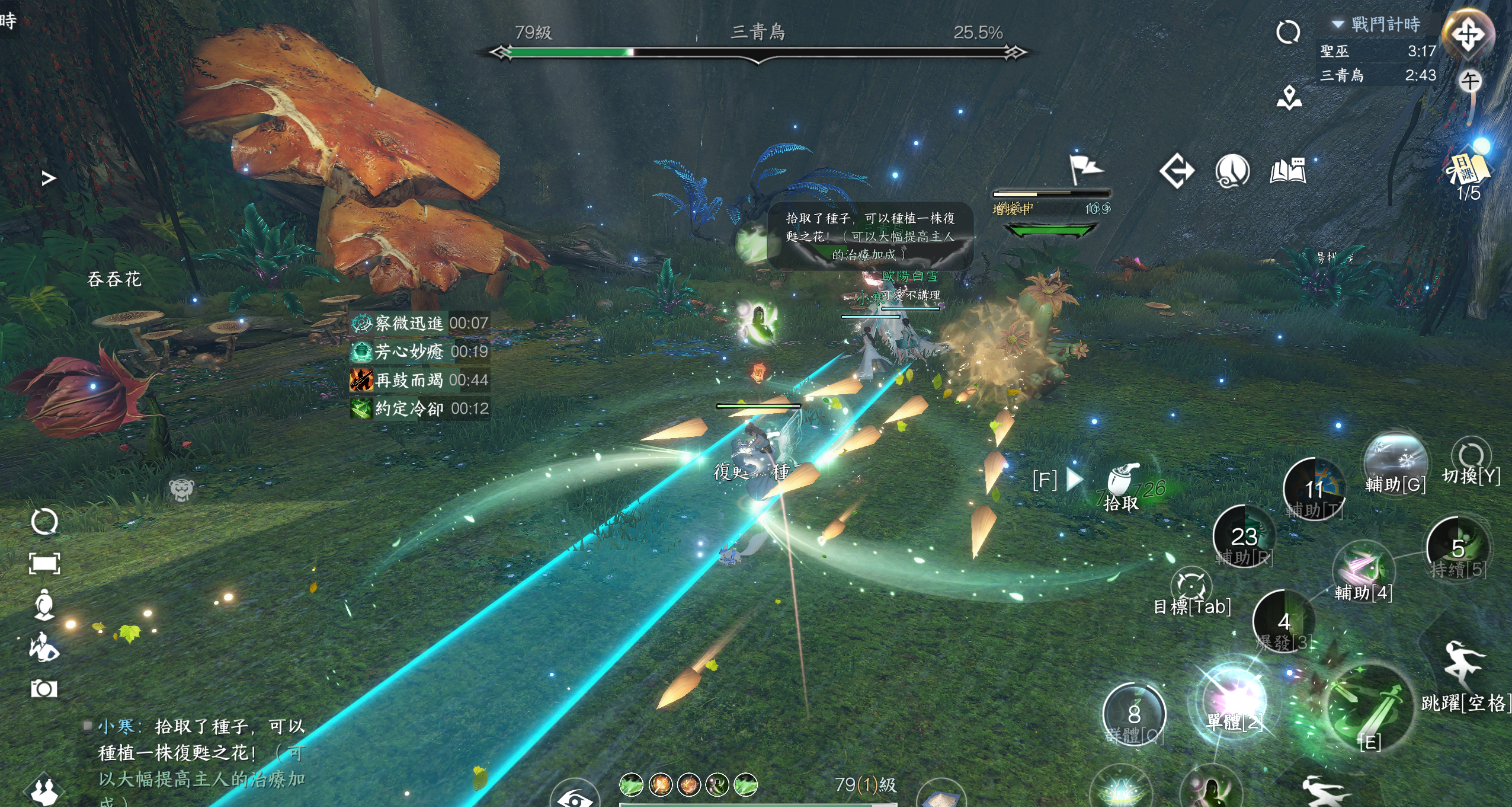Expand the left-edge arrow panel
The height and width of the screenshot is (808, 1512).
pos(49,178)
